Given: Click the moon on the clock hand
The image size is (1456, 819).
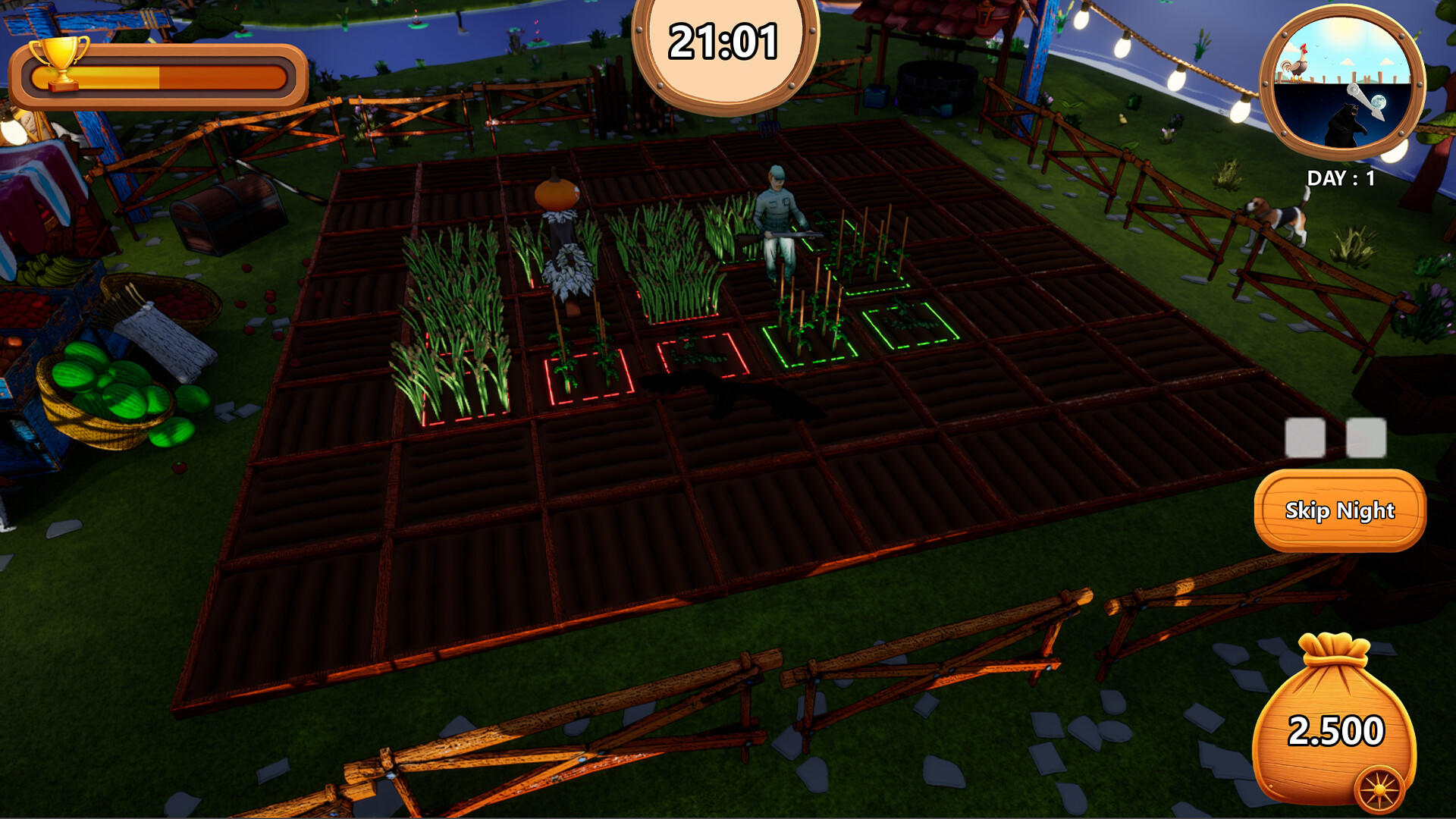Looking at the screenshot, I should click(x=1379, y=102).
